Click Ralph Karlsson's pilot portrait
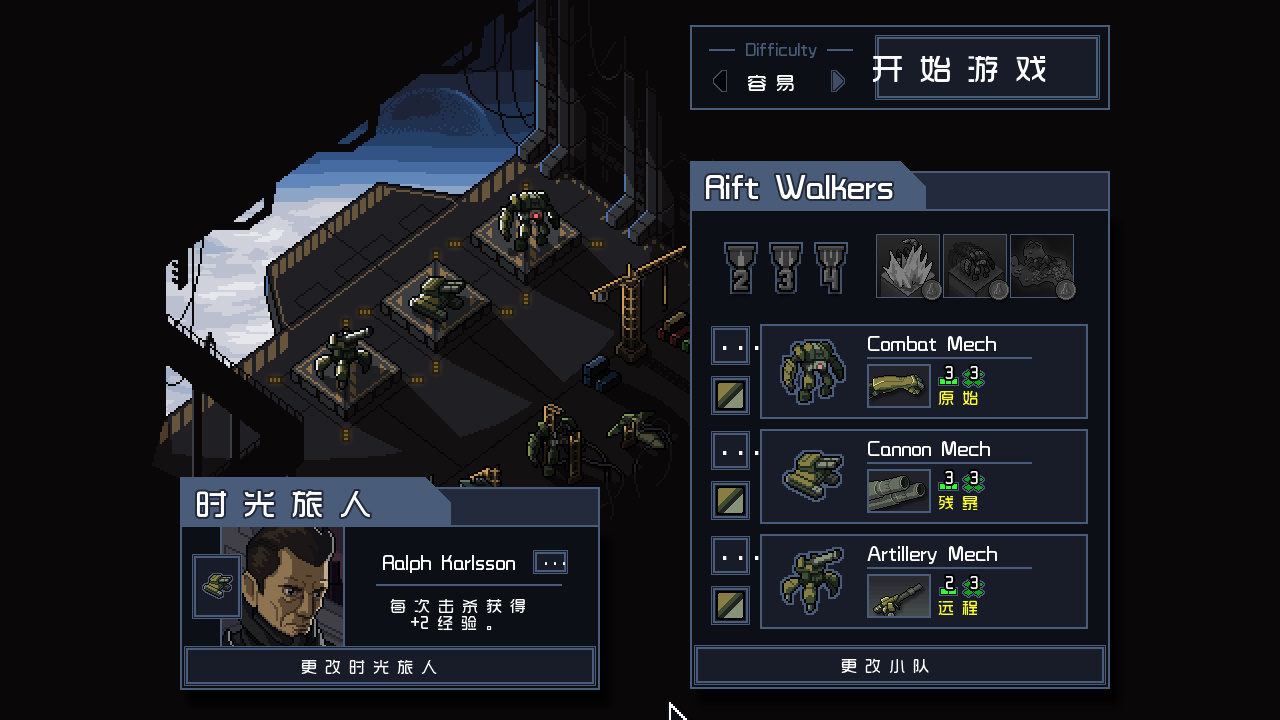Screen dimensions: 1280x720 click(283, 586)
